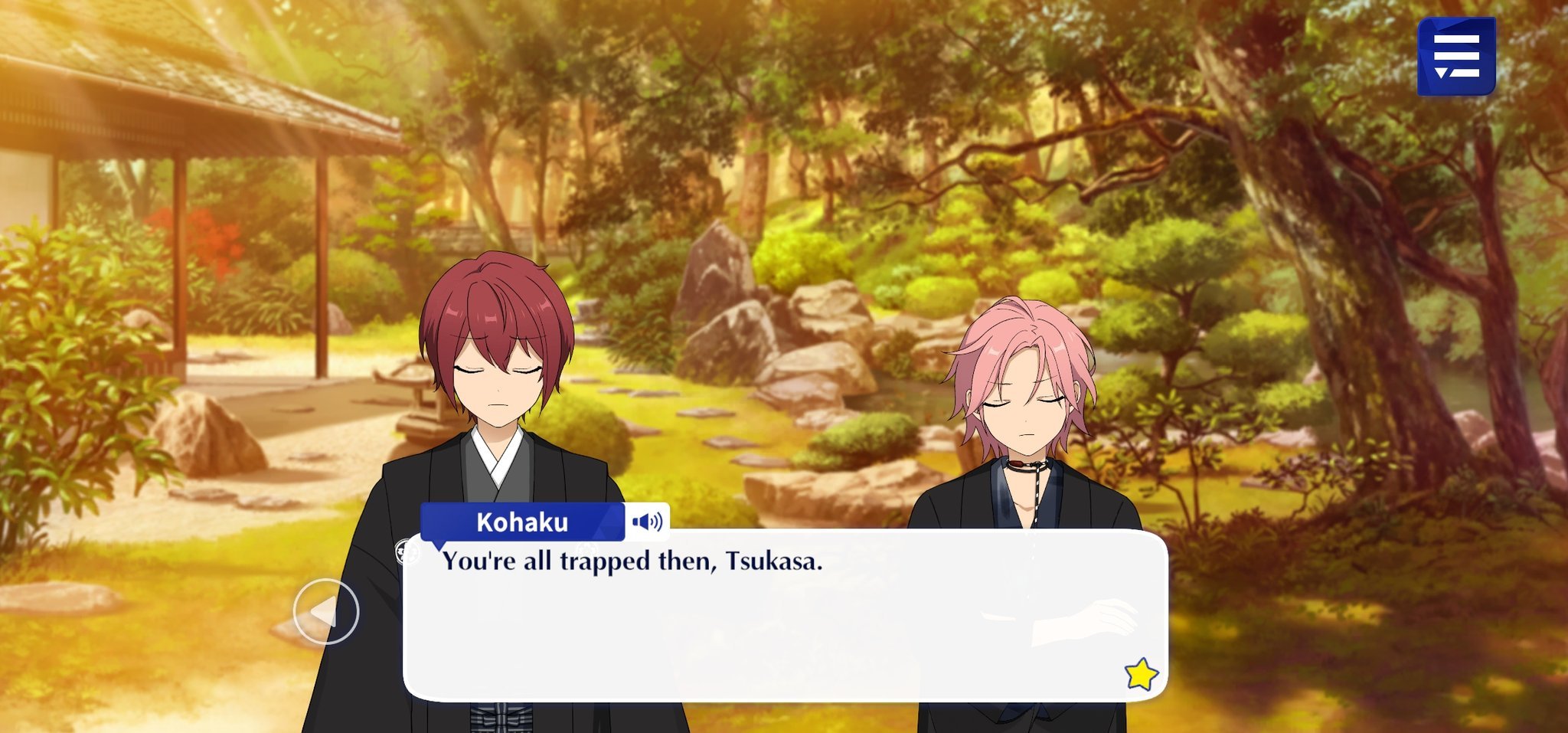Go back to the previous dialogue line
This screenshot has width=1568, height=733.
pos(326,611)
